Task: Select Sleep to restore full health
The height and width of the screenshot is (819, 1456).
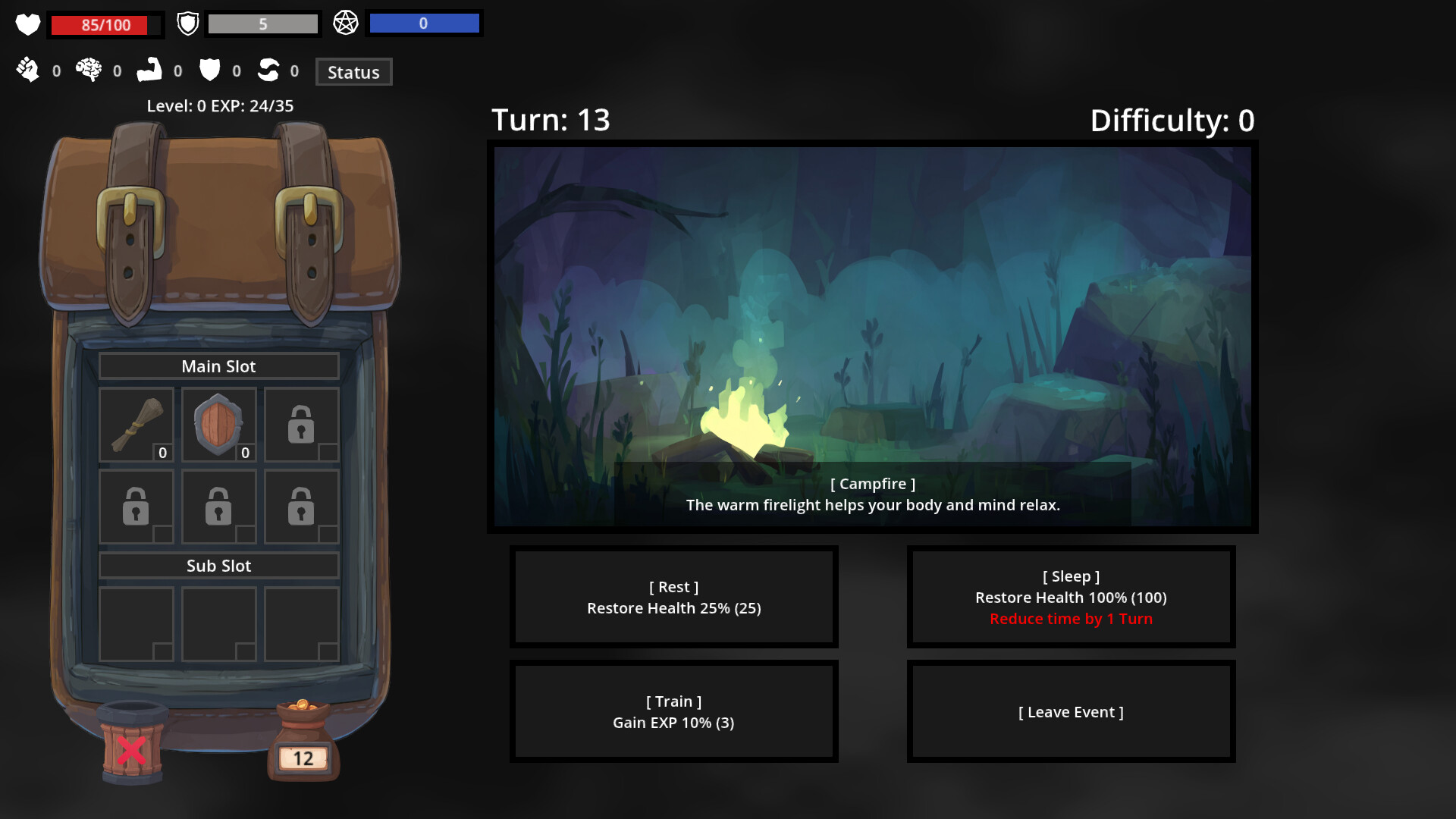Action: (x=1071, y=597)
